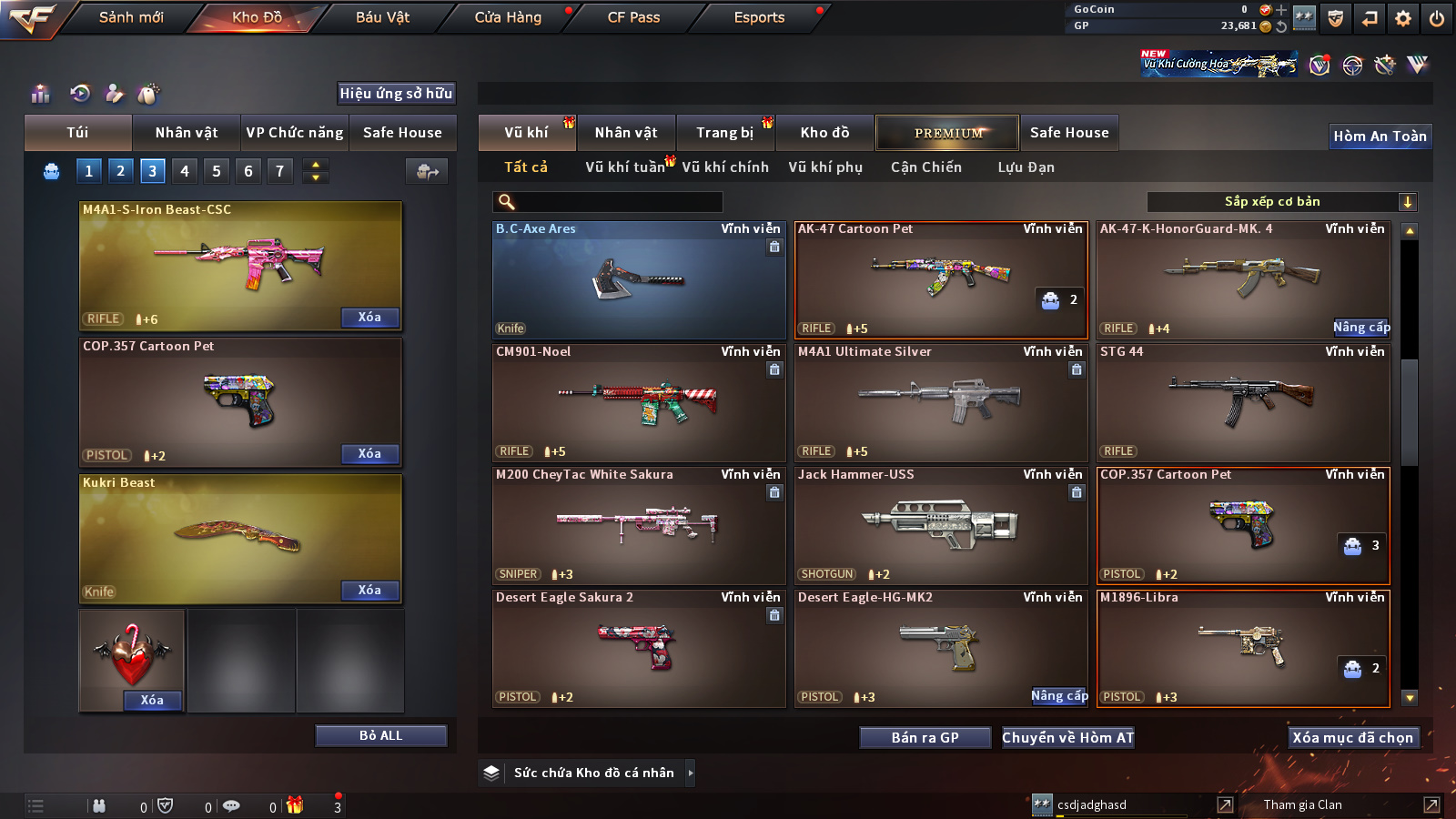Click Xóa mục đã chọn
Screen dimensions: 1456x819
click(x=1352, y=738)
